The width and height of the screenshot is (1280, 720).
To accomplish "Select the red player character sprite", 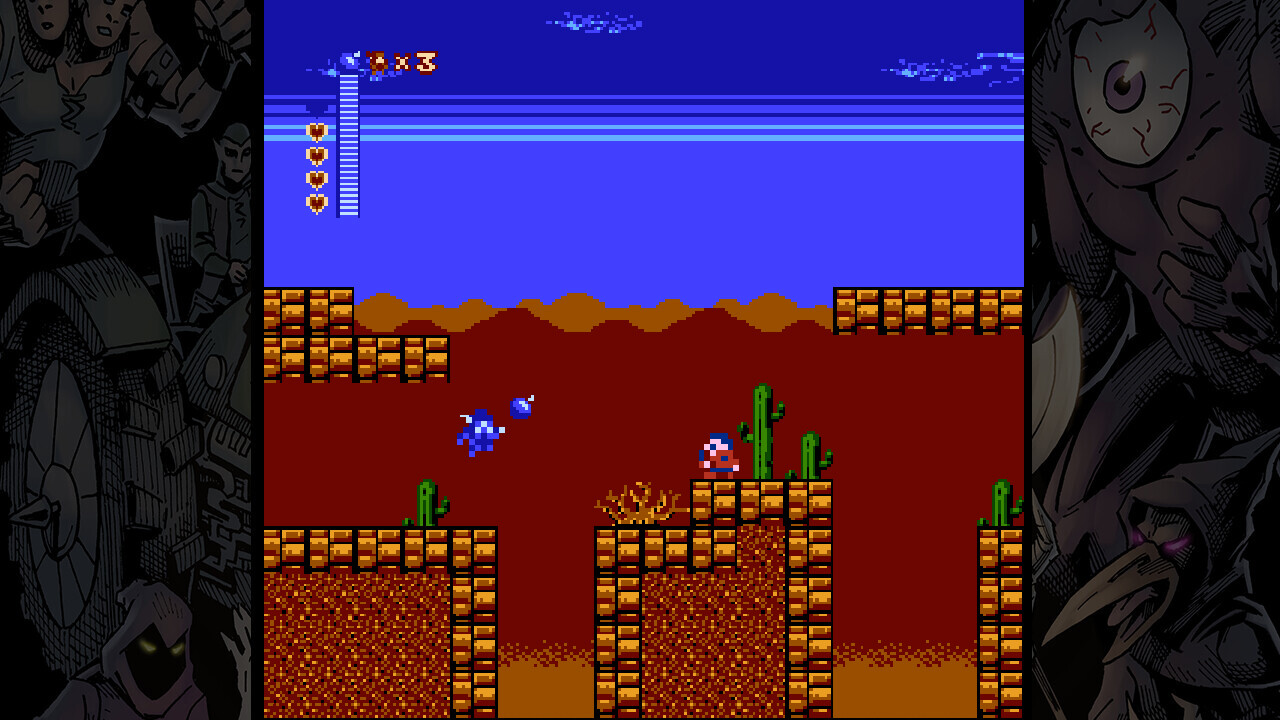I will [718, 455].
